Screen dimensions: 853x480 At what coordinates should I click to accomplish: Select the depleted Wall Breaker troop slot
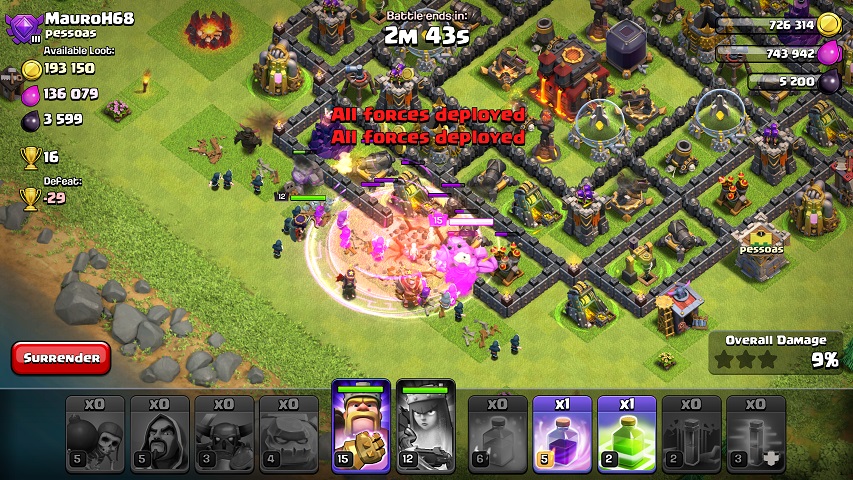[x=95, y=434]
